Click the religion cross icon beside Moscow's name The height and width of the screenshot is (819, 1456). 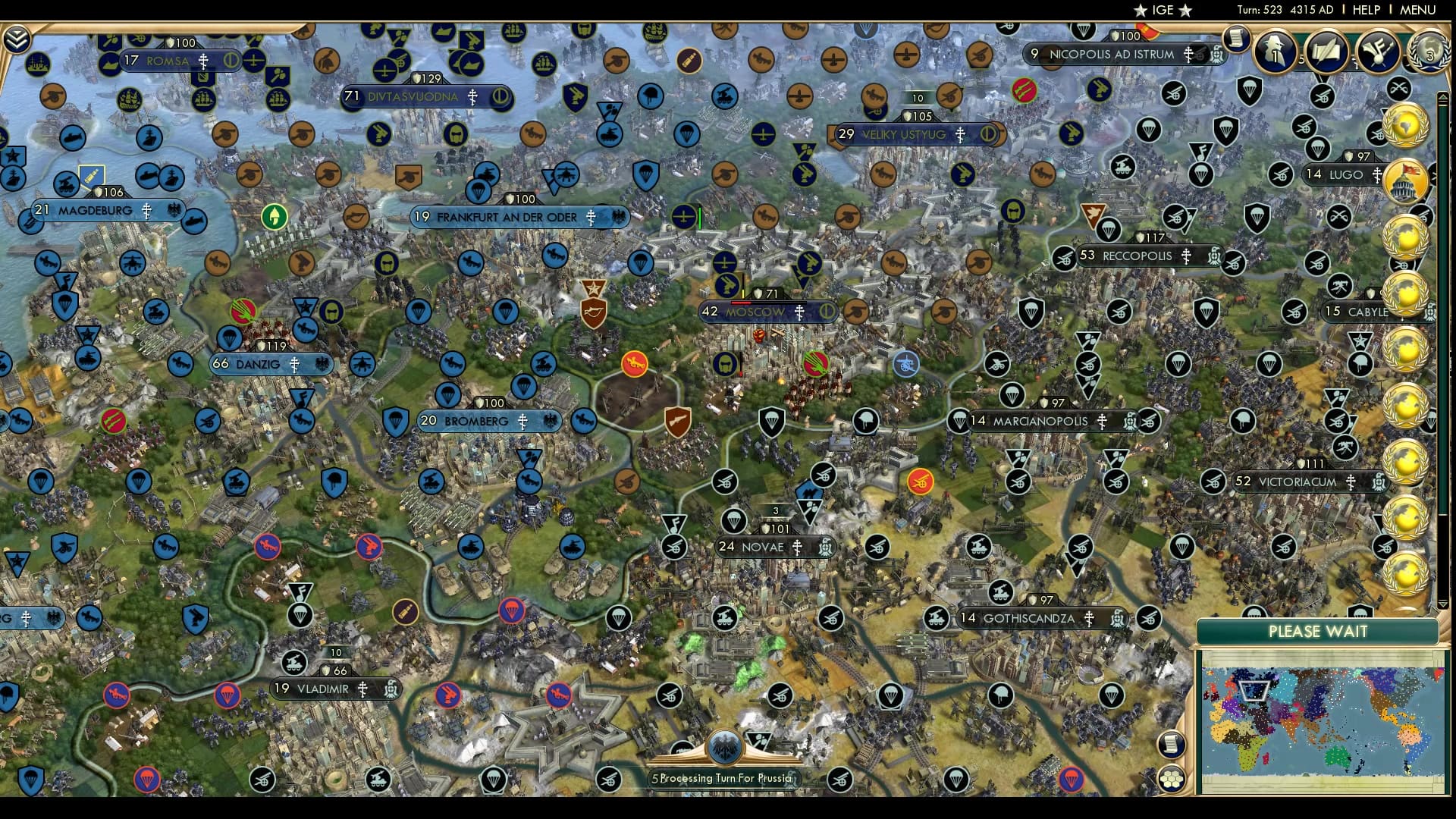[799, 312]
